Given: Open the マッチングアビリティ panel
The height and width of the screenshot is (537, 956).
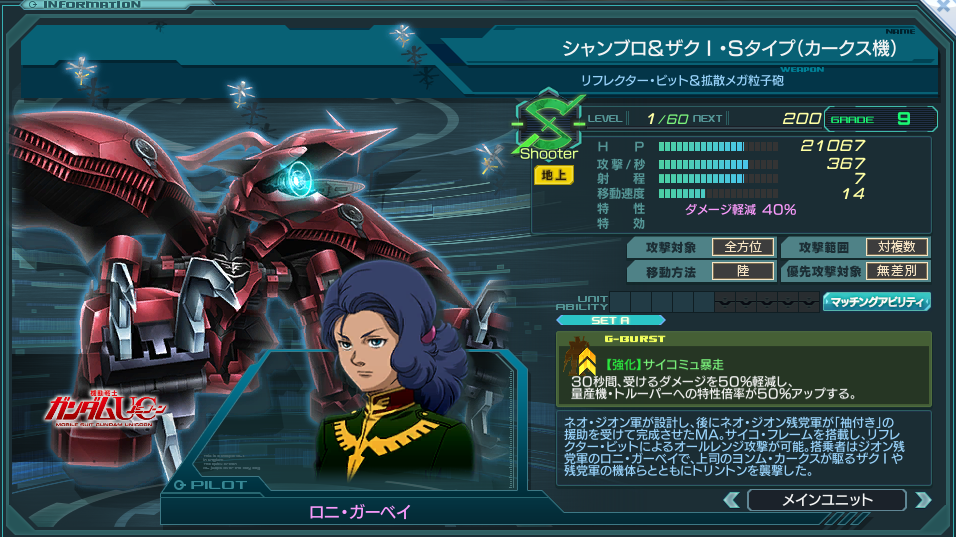Looking at the screenshot, I should point(877,301).
